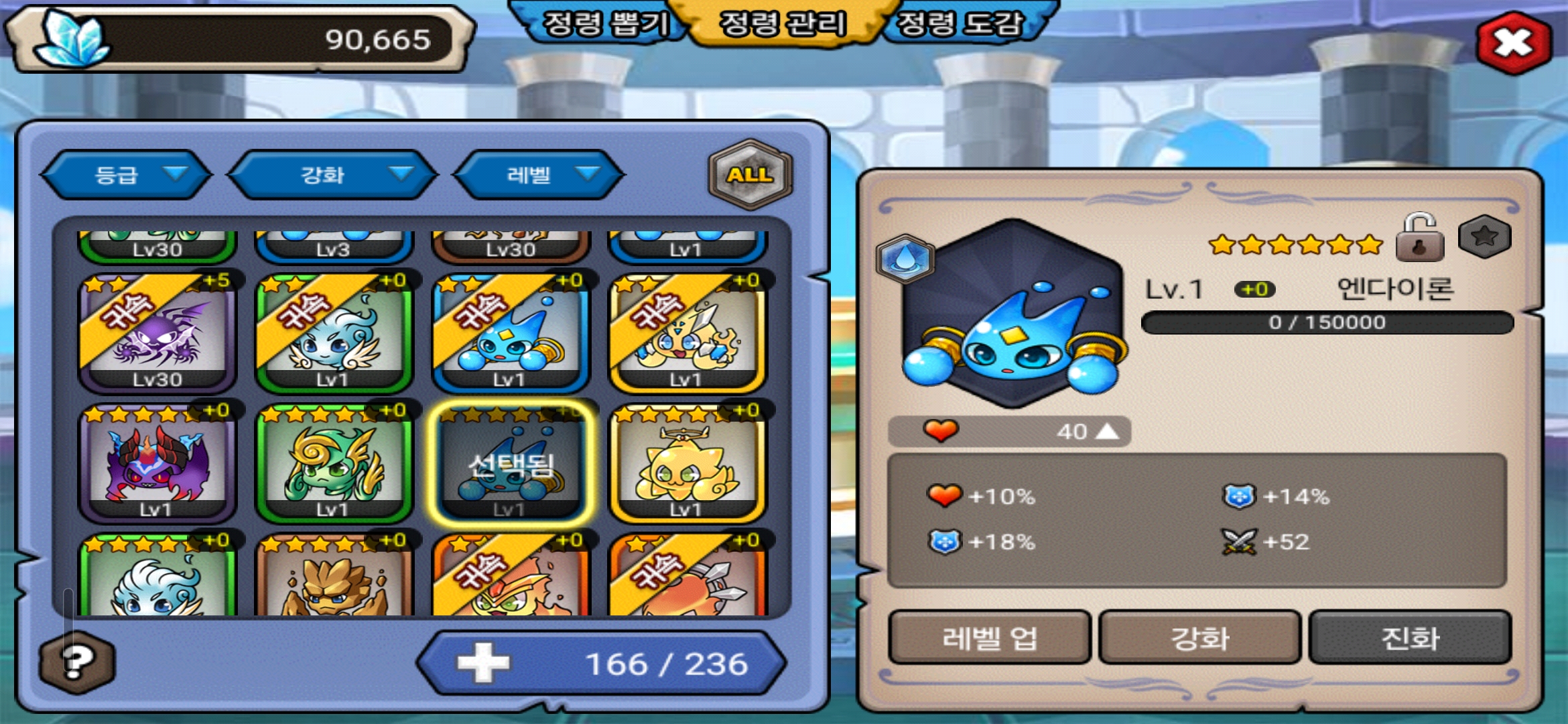
Task: Tap the 진화 evolve button
Action: coord(1410,638)
